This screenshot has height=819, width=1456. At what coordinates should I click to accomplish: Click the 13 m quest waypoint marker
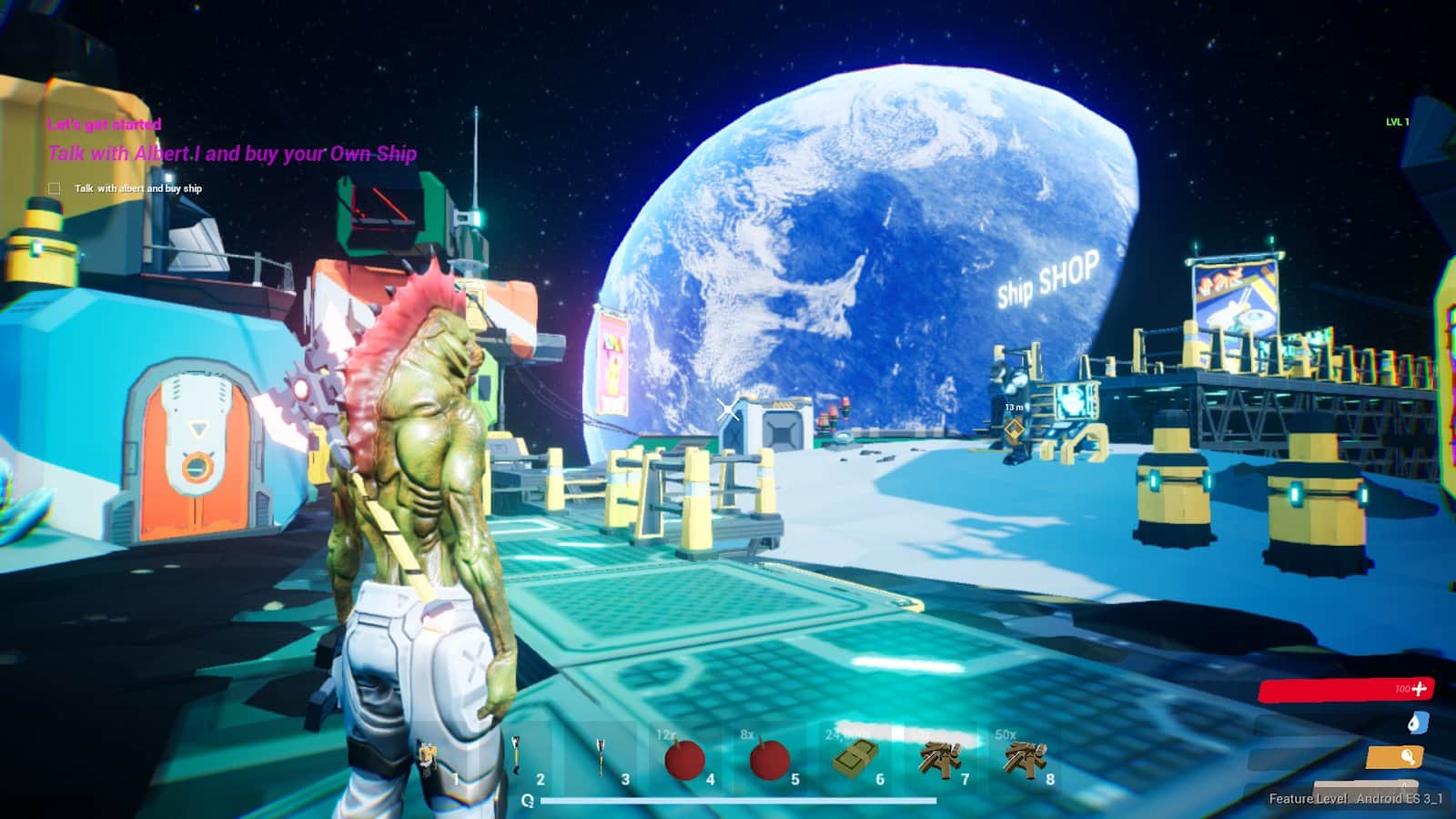1014,427
